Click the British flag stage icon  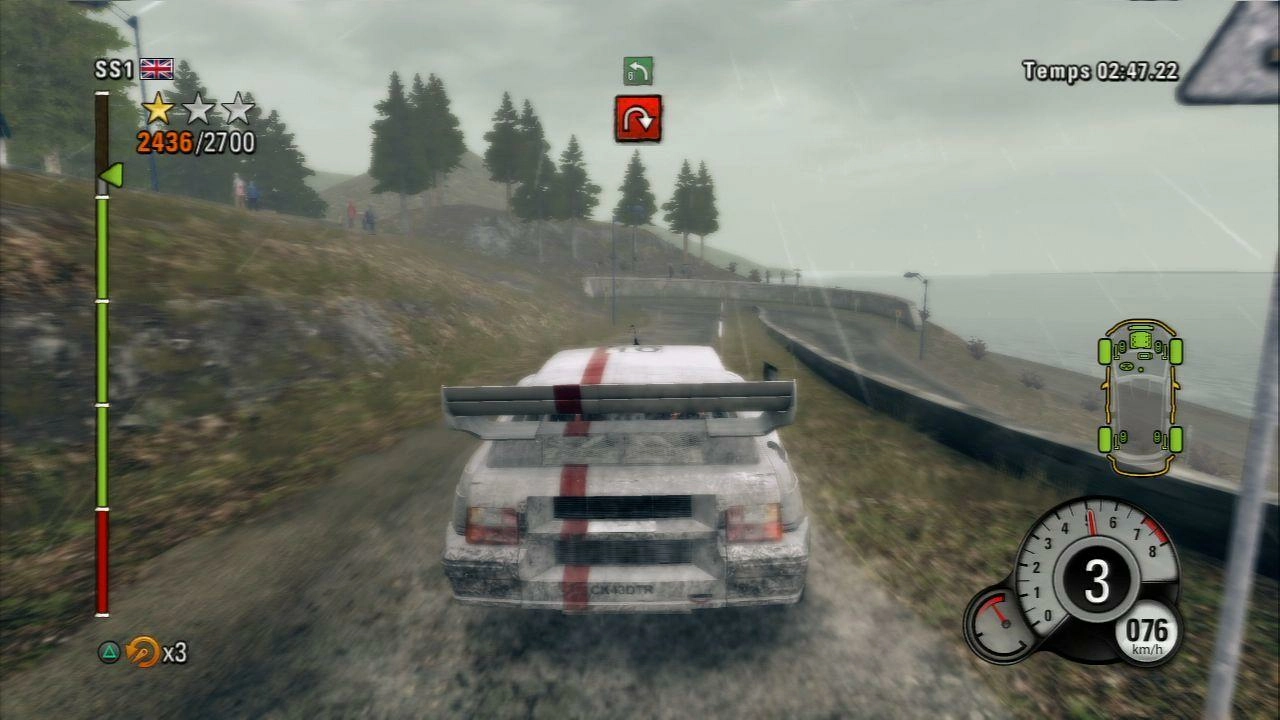[x=157, y=69]
